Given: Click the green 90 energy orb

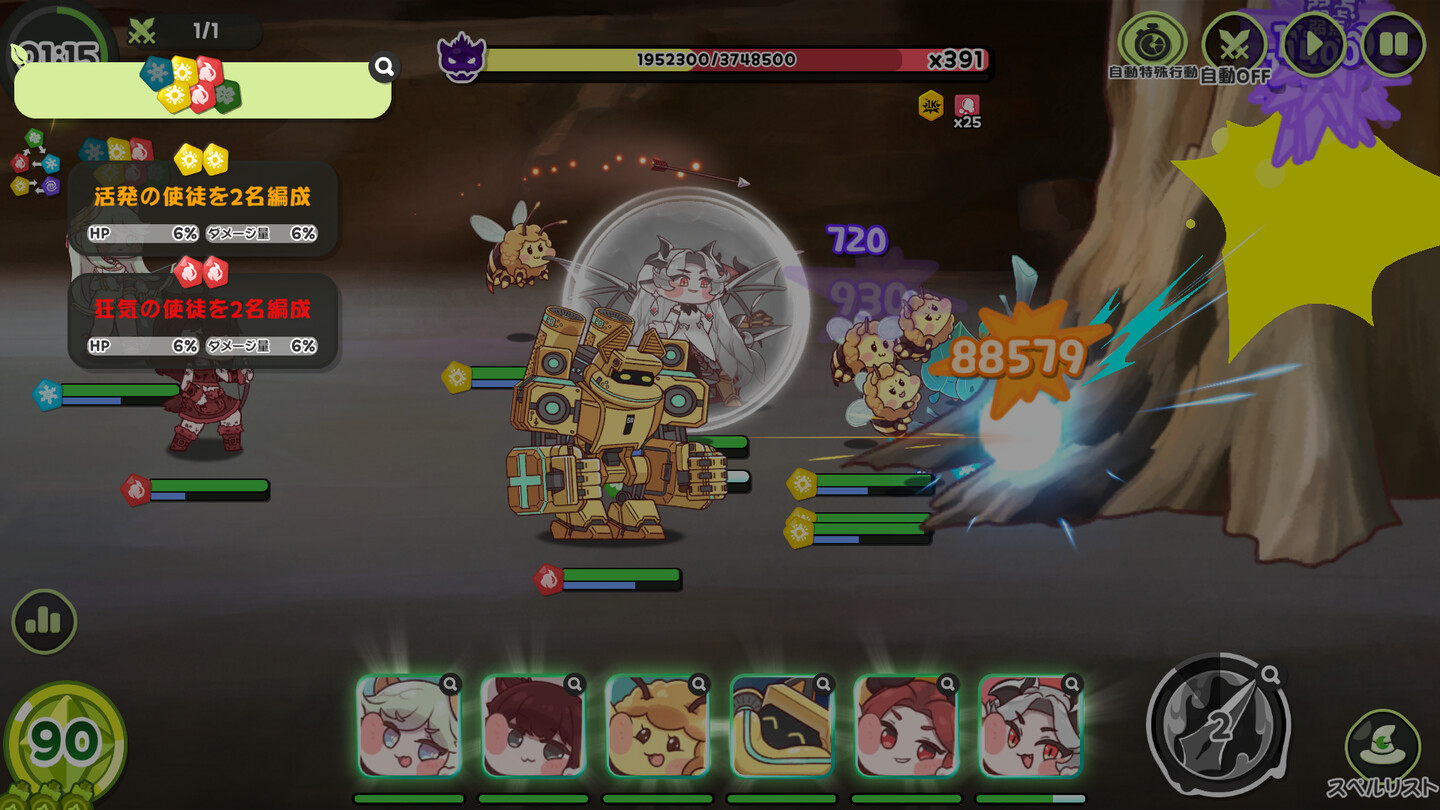Looking at the screenshot, I should [x=64, y=742].
